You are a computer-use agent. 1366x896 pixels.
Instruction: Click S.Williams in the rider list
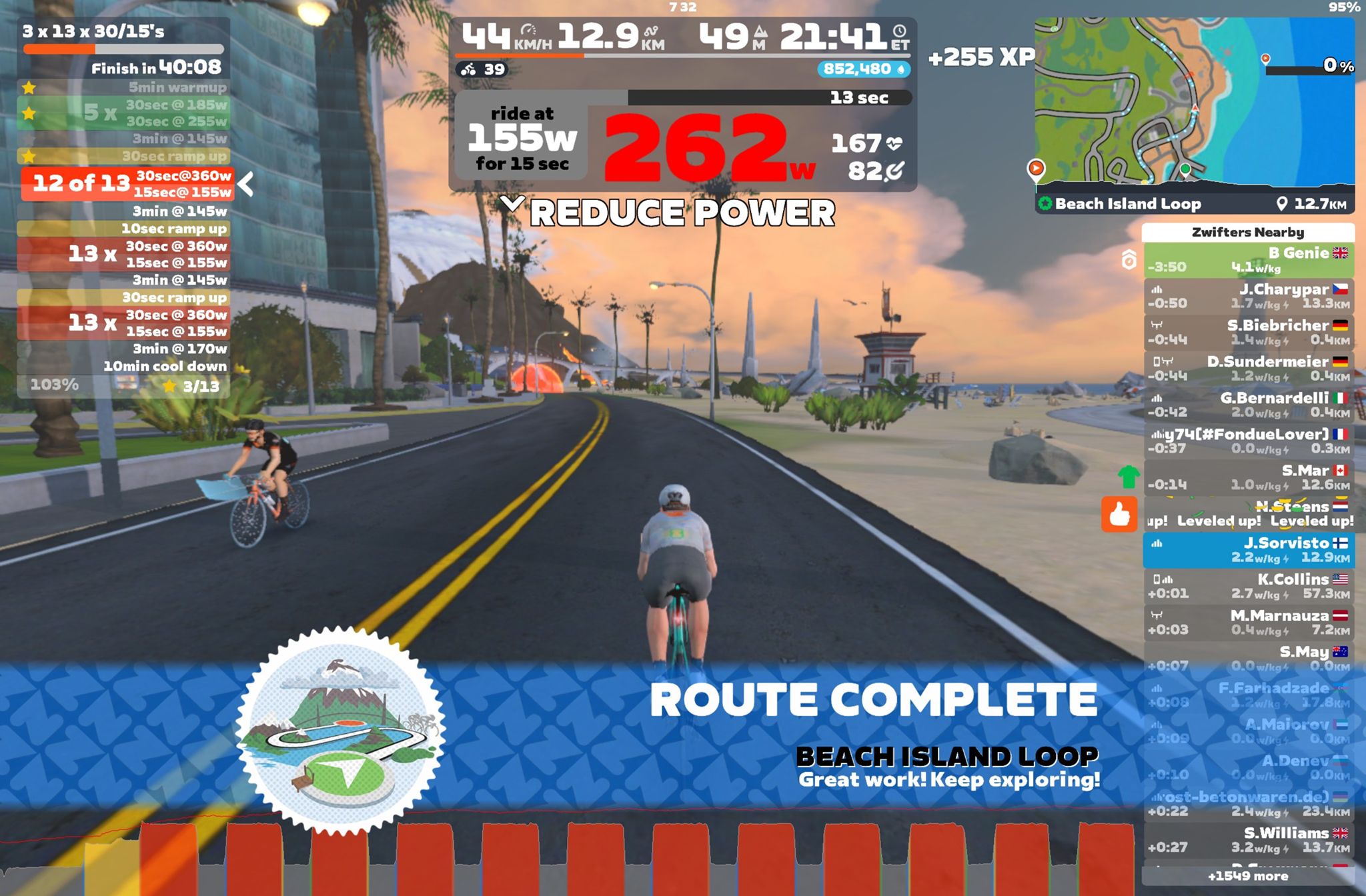click(x=1248, y=839)
